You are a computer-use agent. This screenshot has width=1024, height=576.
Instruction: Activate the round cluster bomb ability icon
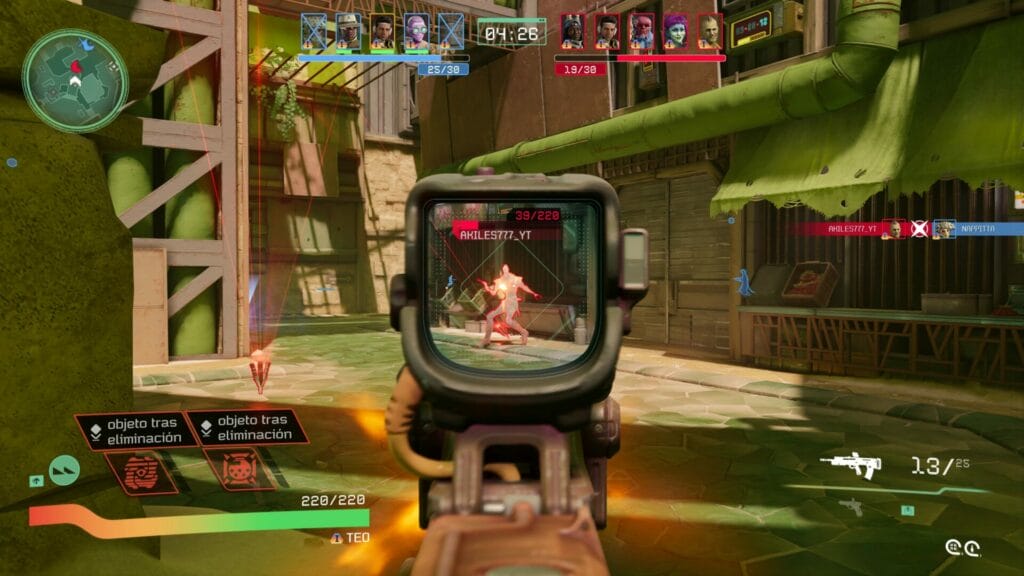click(239, 468)
